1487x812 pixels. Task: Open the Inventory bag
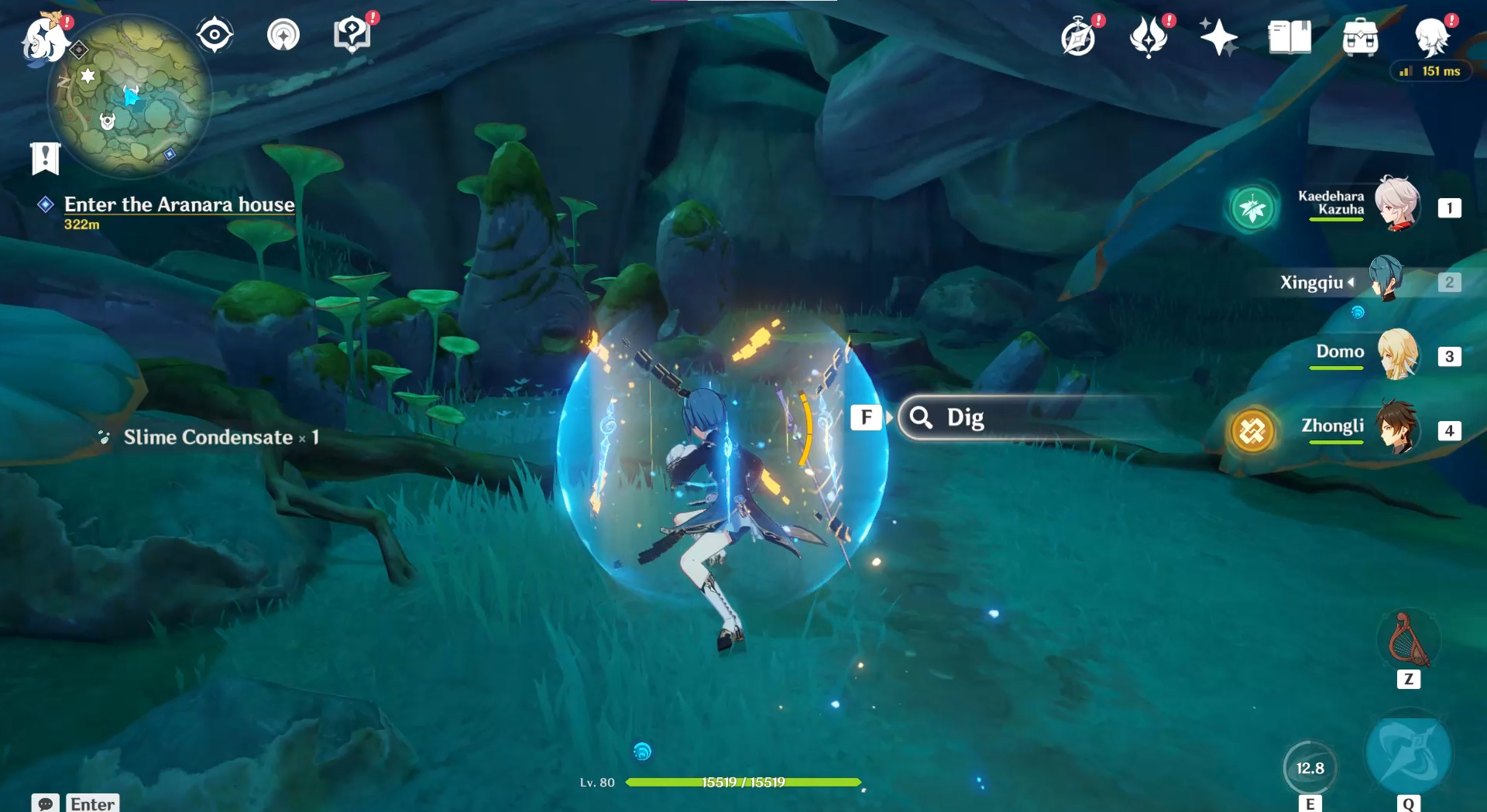[x=1360, y=36]
